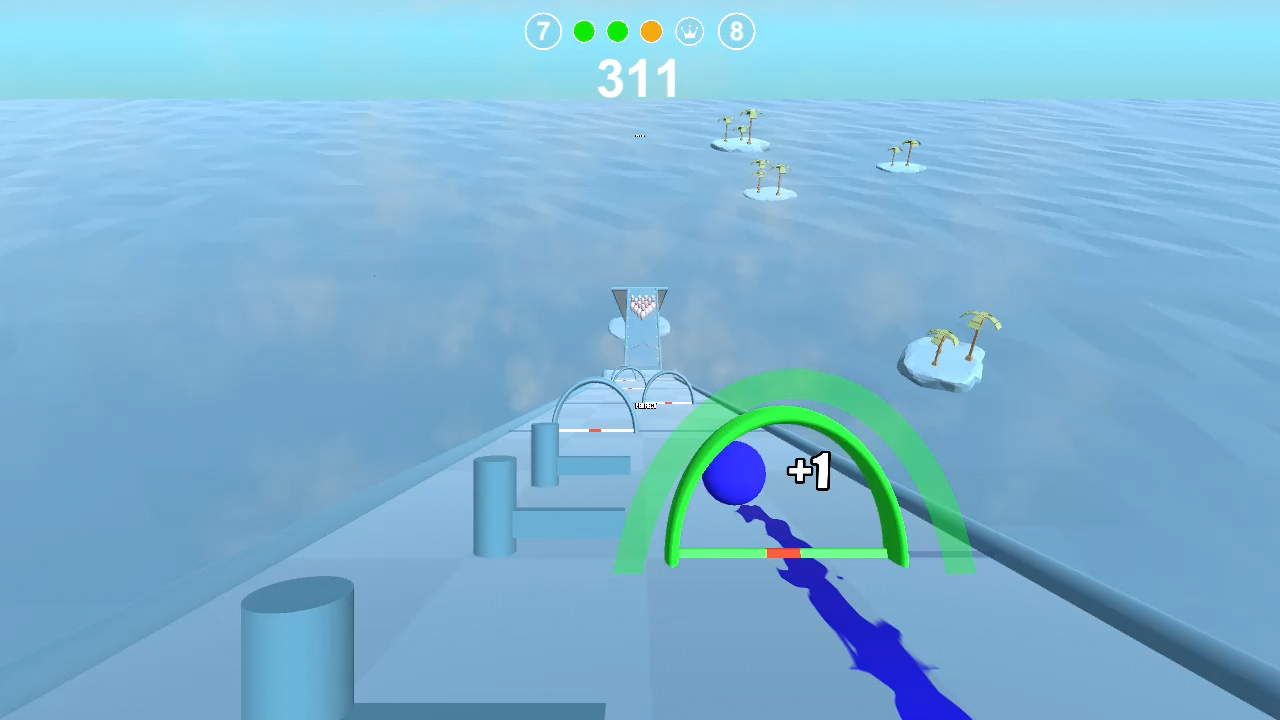Toggle the first green progress dot
1280x720 pixels.
coord(584,31)
